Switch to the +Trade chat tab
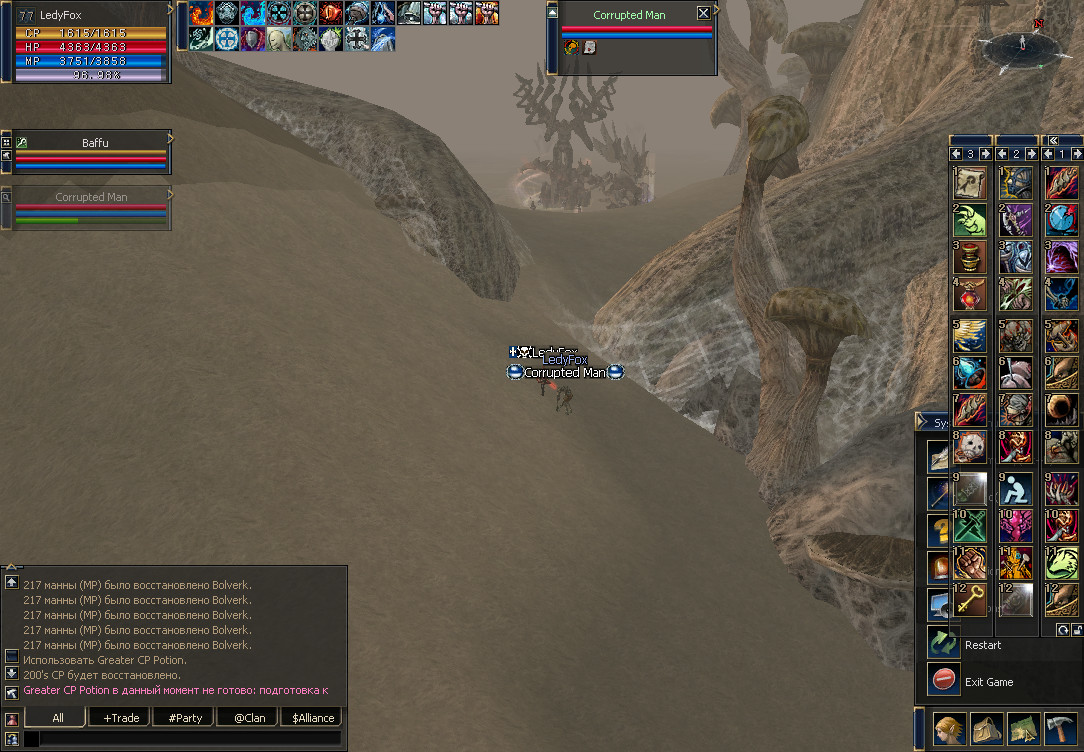1084x752 pixels. [x=119, y=717]
